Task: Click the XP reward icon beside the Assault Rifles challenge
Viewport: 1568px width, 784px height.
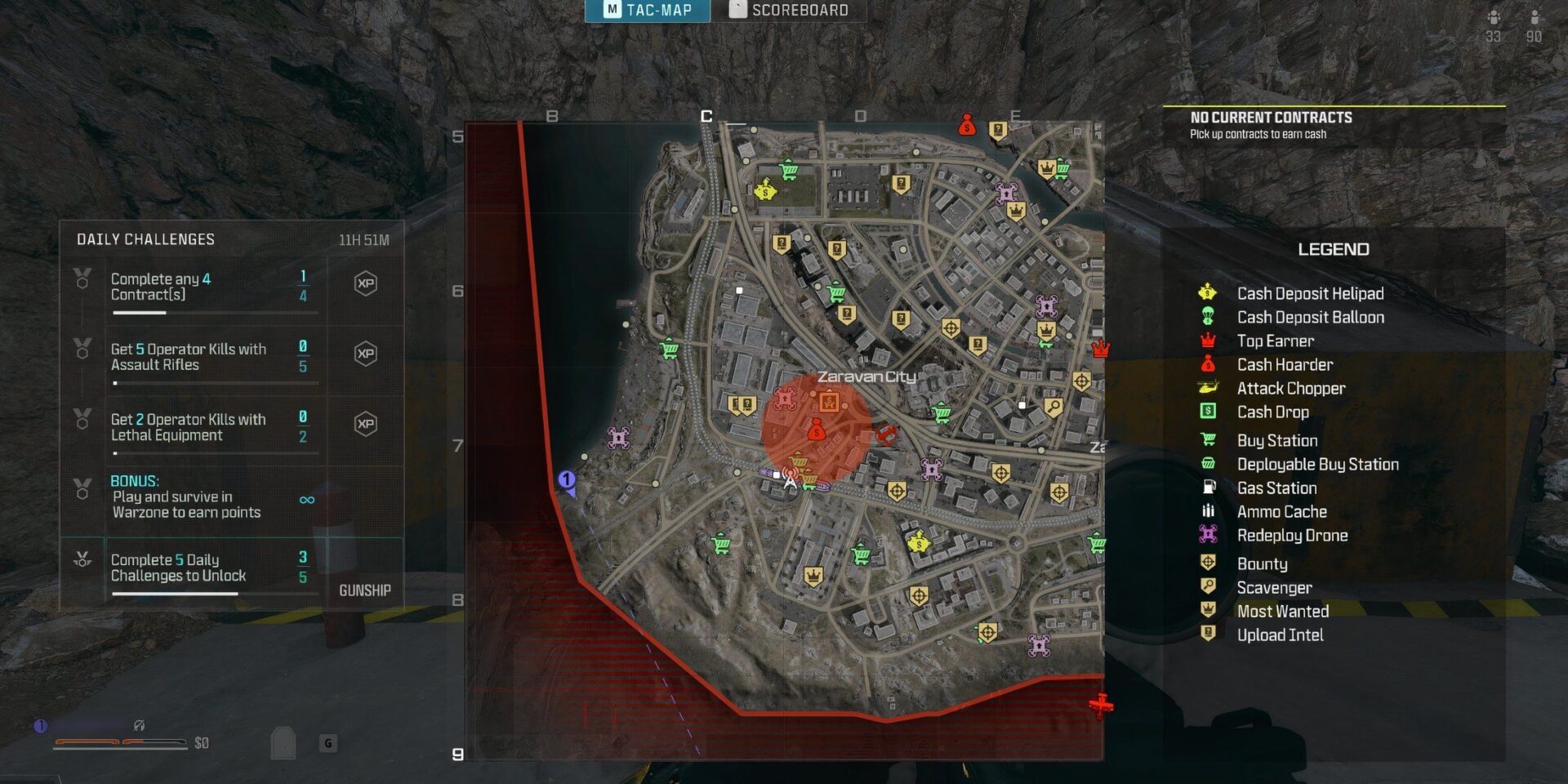Action: pyautogui.click(x=367, y=353)
